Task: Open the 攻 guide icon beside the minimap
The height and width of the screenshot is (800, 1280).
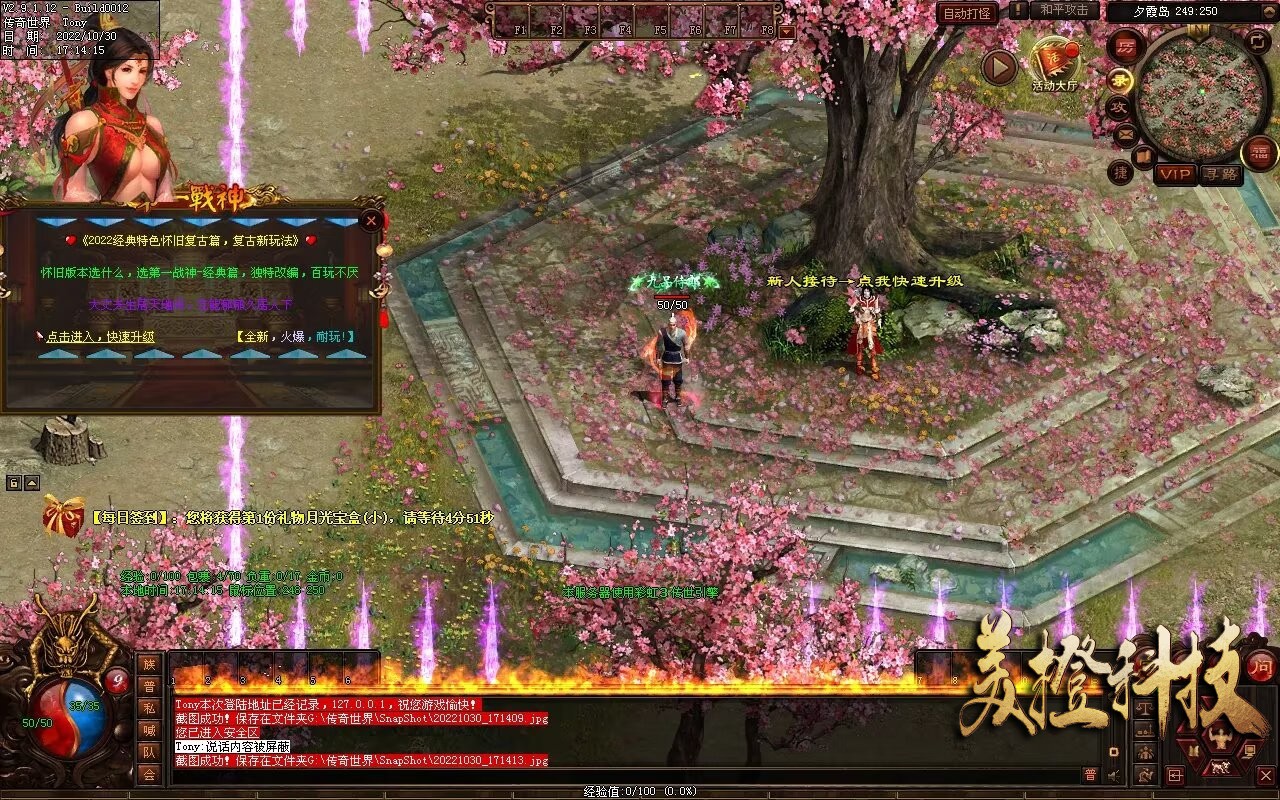Action: (x=1120, y=106)
